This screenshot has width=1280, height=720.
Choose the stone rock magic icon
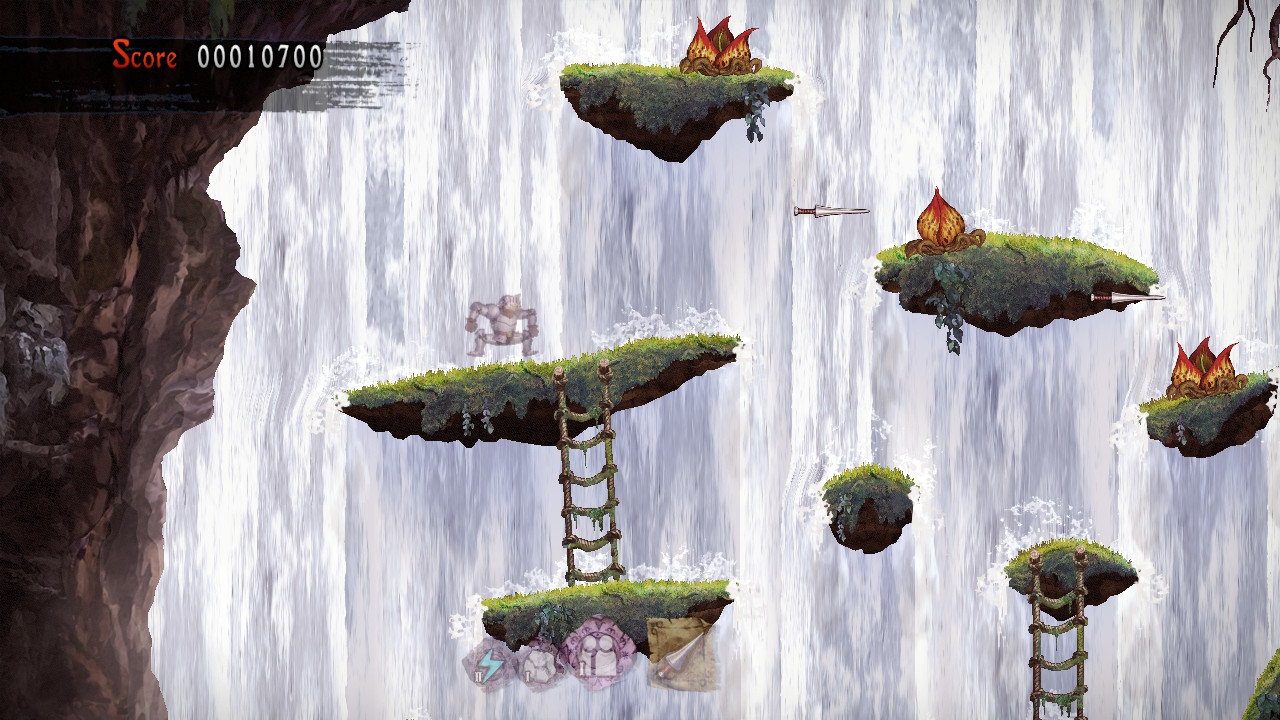point(538,664)
